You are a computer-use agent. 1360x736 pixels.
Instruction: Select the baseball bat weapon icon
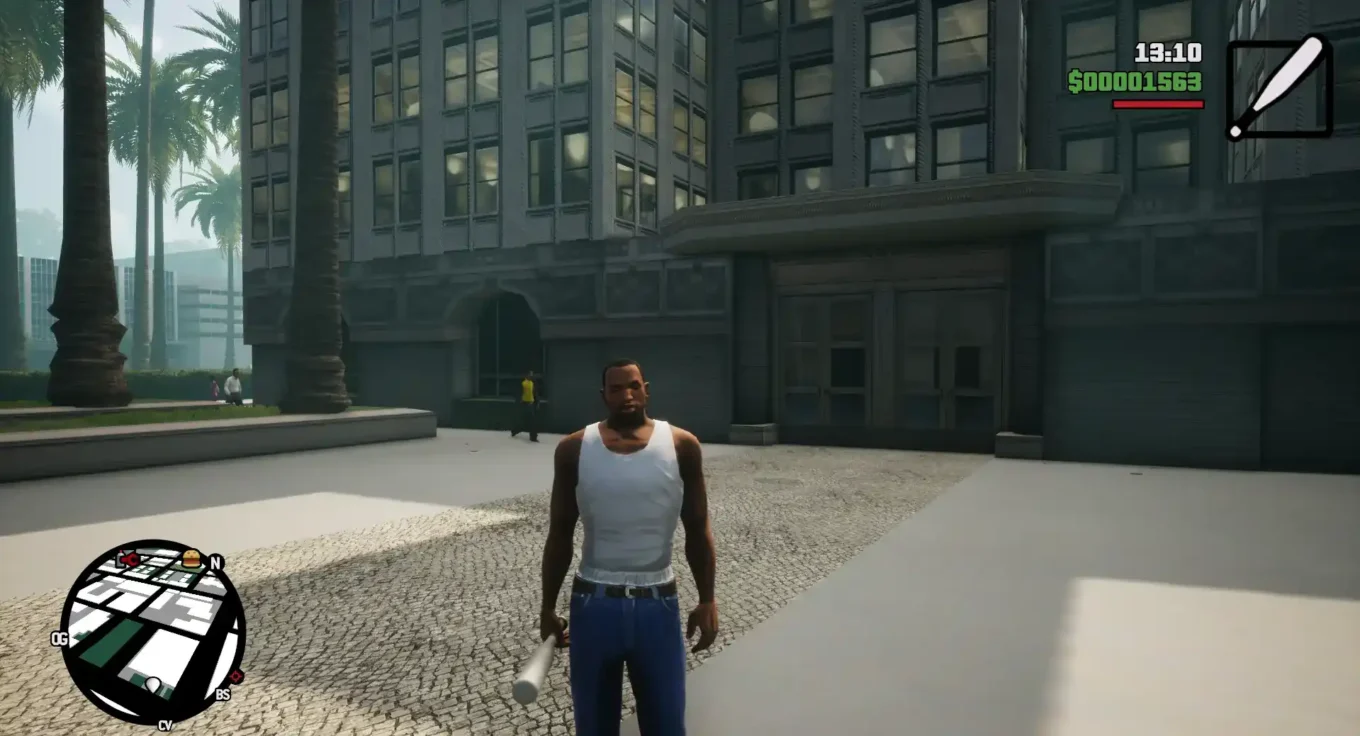coord(1279,88)
